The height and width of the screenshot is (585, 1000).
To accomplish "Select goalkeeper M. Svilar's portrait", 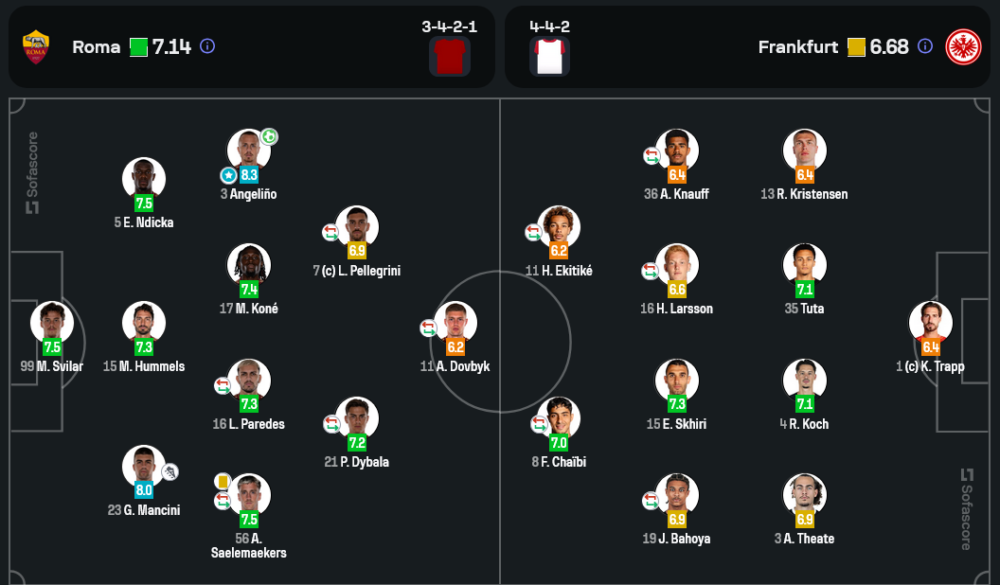I will [52, 322].
